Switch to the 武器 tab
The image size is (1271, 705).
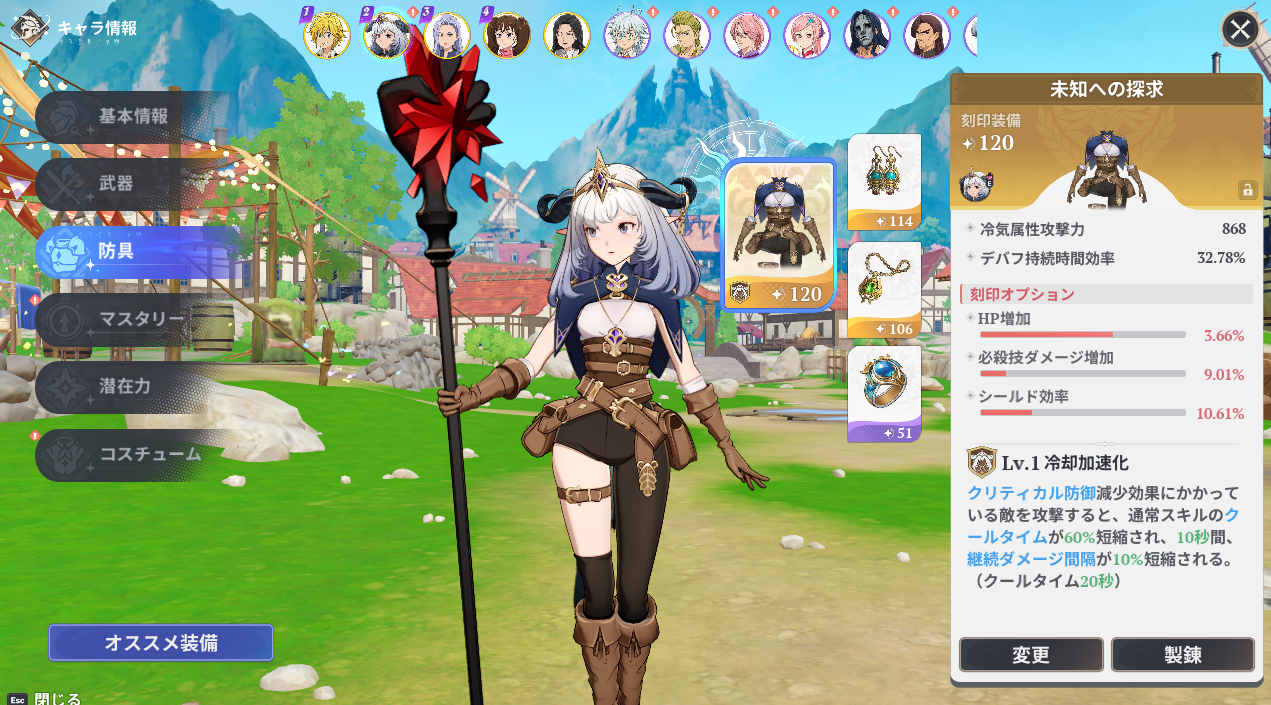pyautogui.click(x=116, y=184)
